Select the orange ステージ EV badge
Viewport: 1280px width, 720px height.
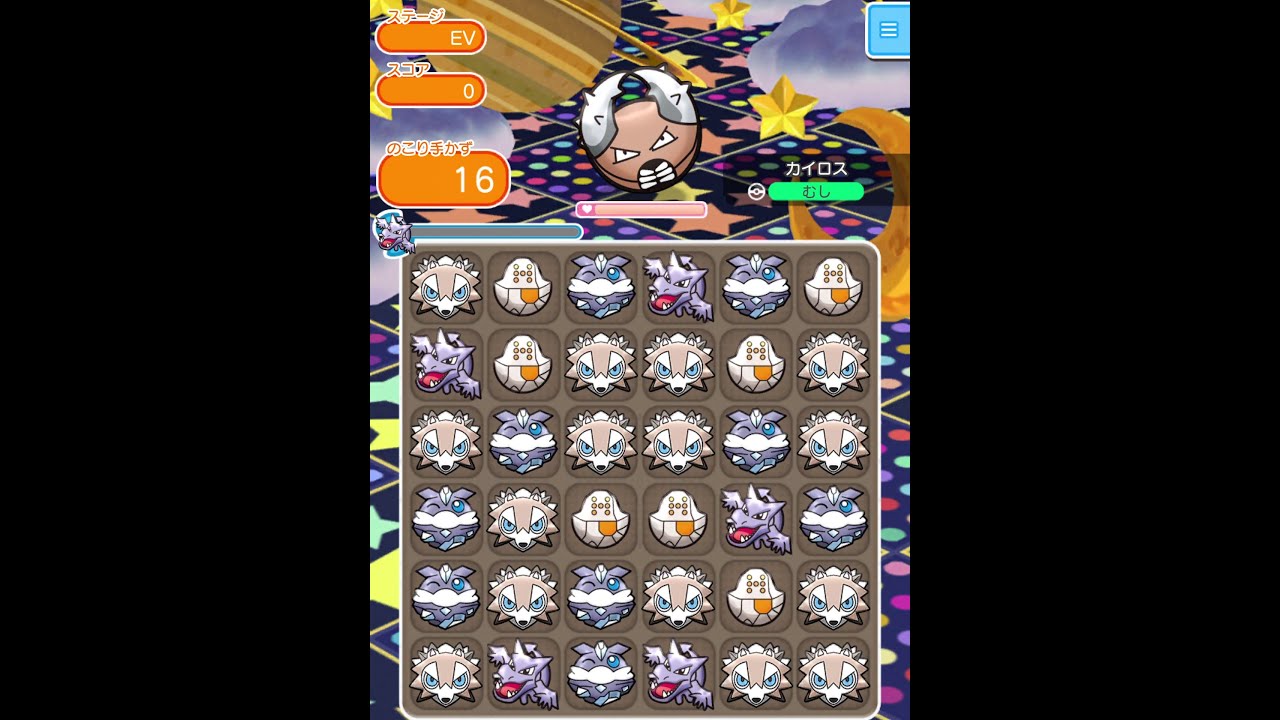pyautogui.click(x=431, y=37)
